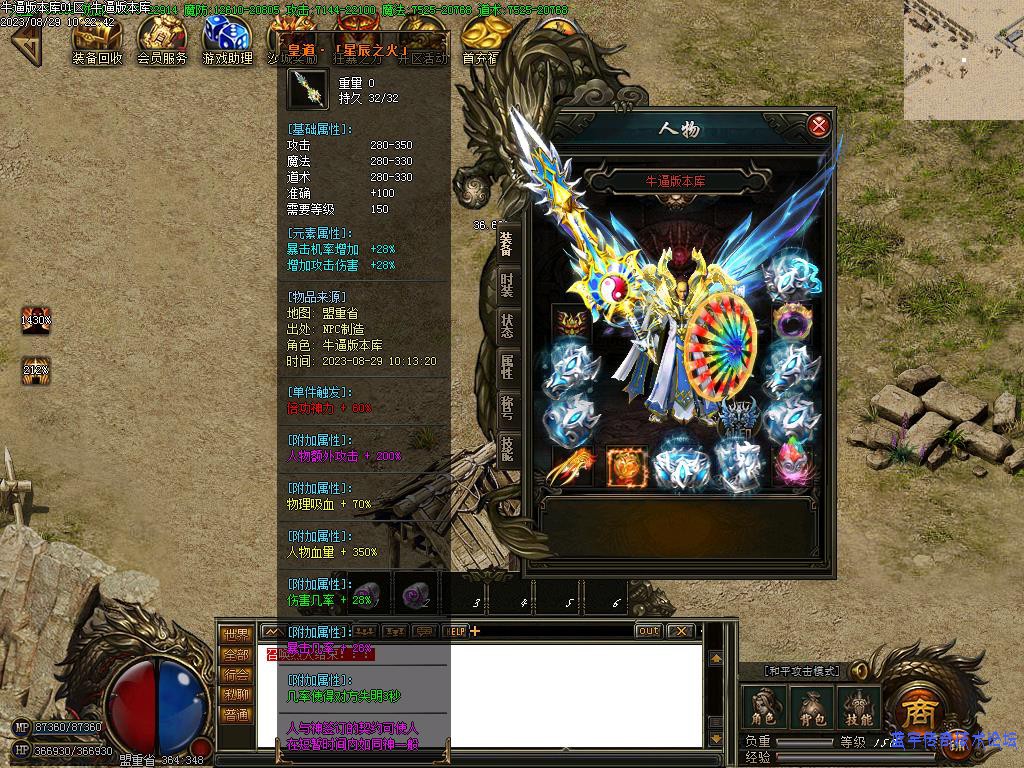Open the 装备回收 equipment recycle menu

pos(97,40)
